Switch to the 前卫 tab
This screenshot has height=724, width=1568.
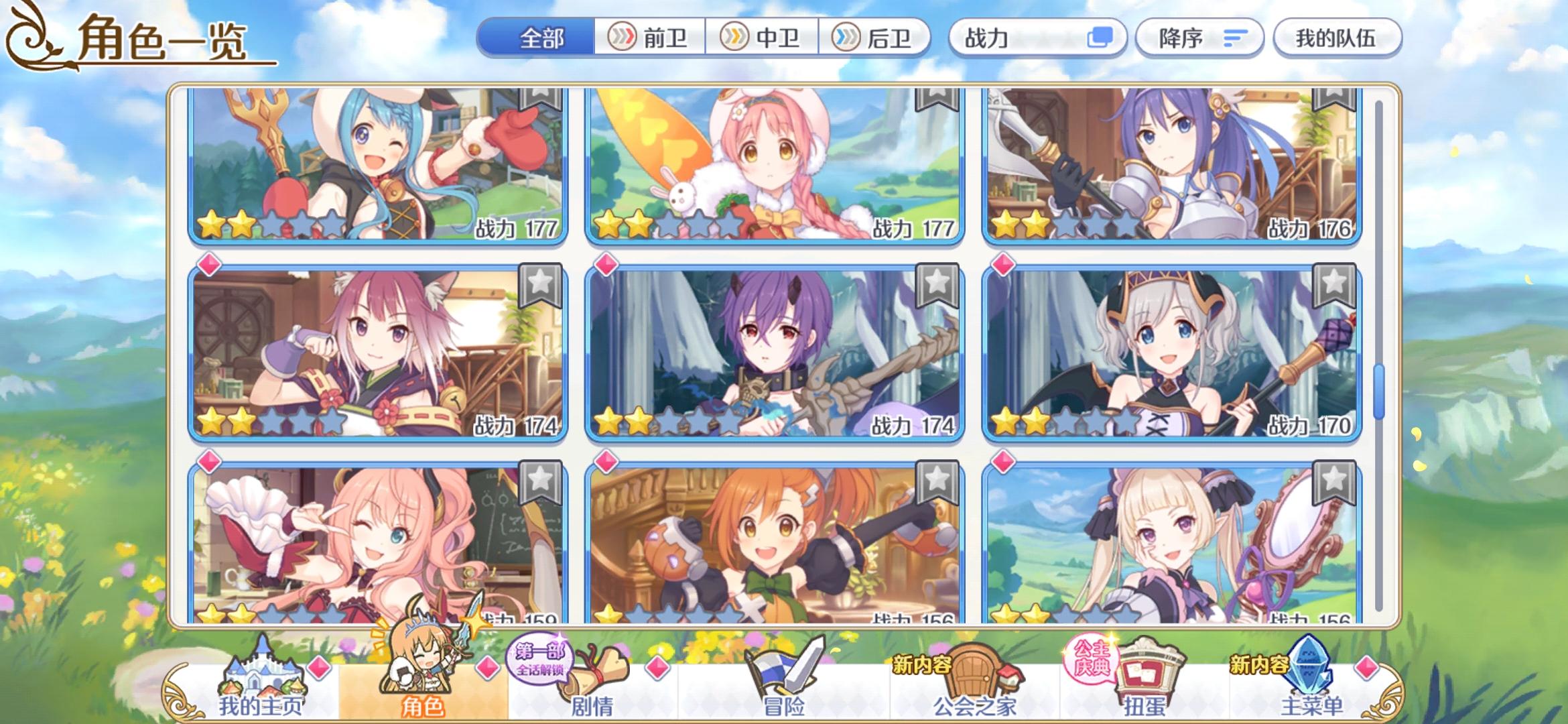pos(650,38)
